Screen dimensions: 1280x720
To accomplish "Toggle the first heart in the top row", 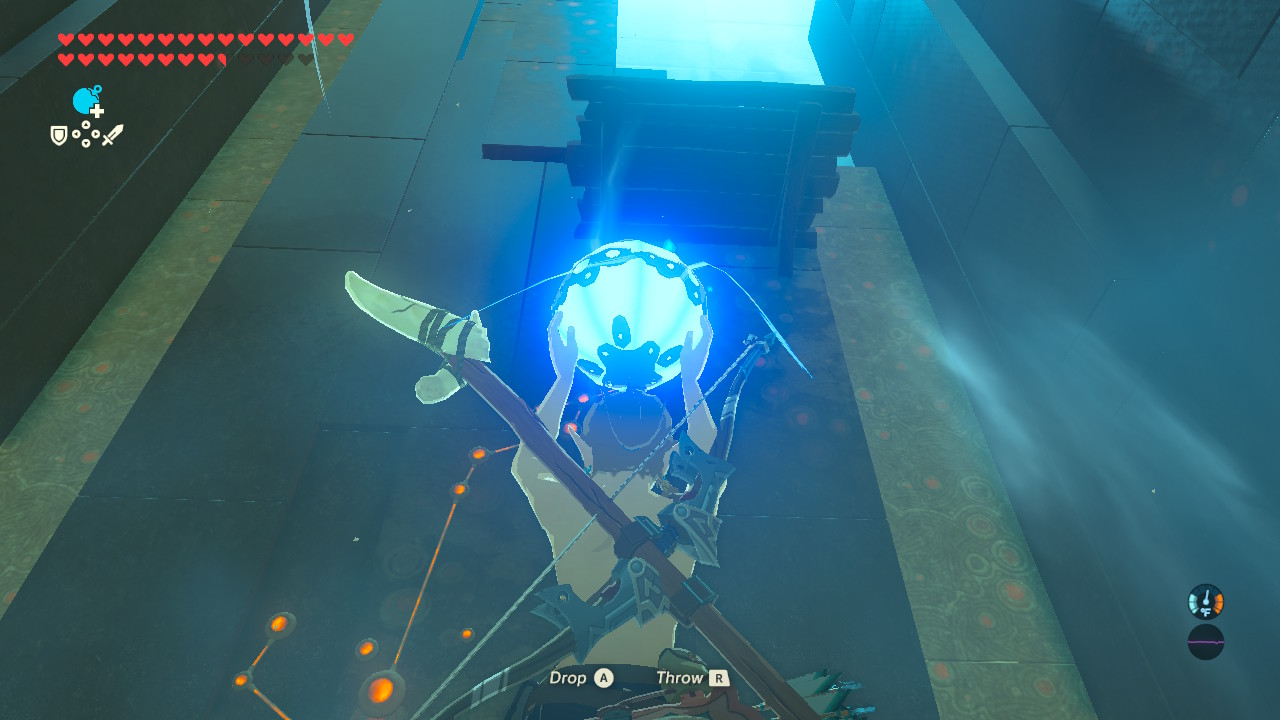I will coord(66,39).
